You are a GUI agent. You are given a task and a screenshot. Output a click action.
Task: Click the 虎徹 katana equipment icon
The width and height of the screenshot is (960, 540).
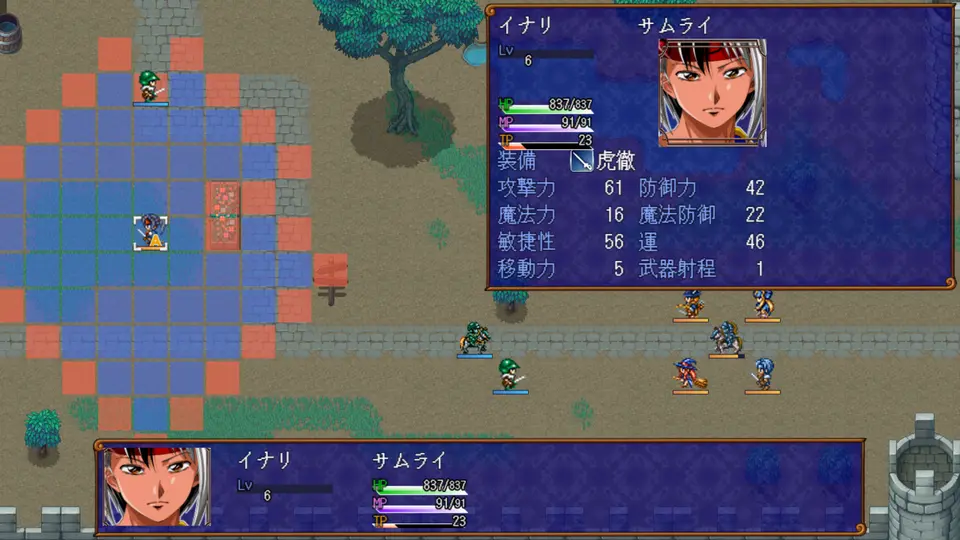coord(582,161)
